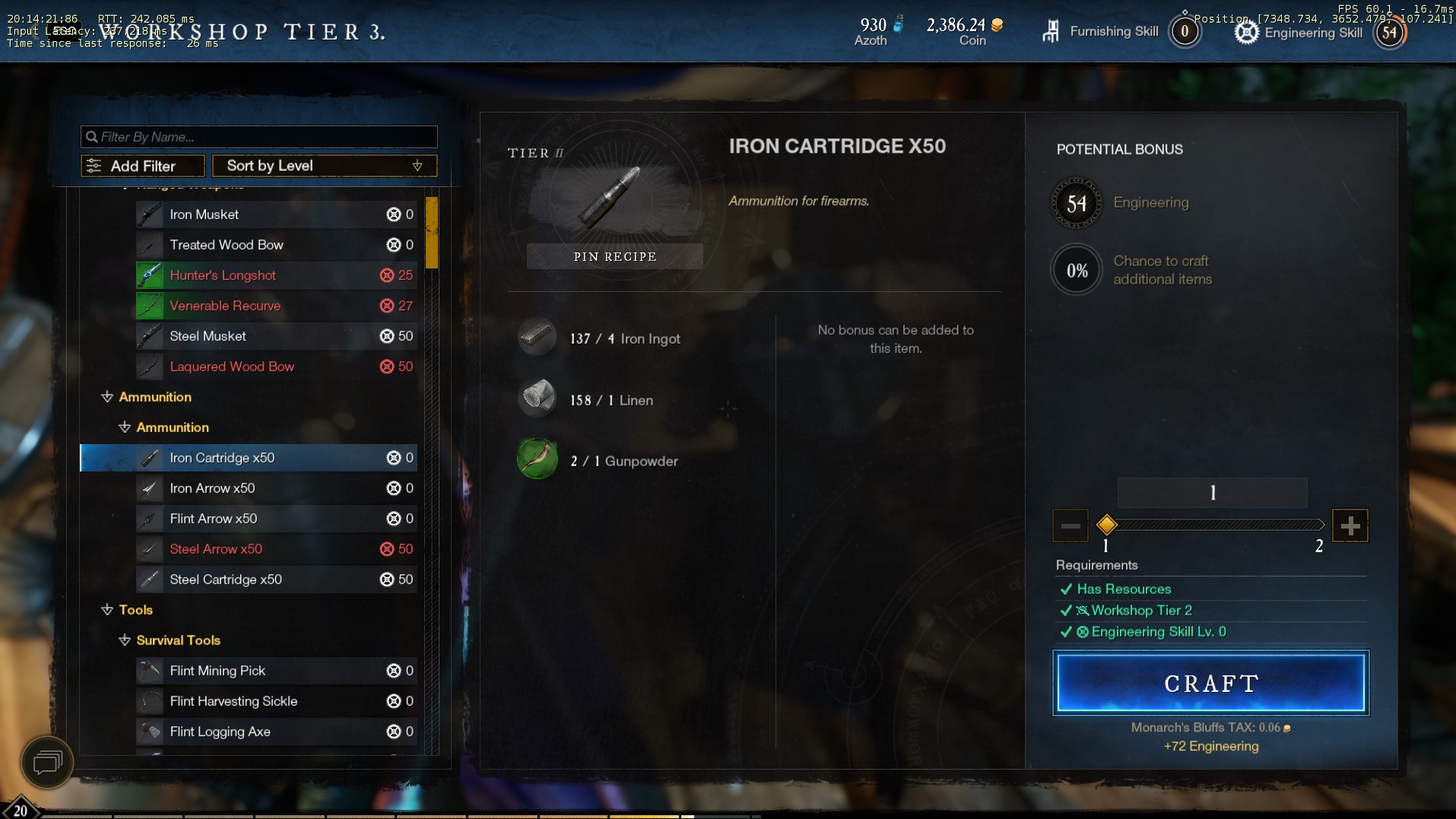Open the Sort by Level dropdown
The height and width of the screenshot is (819, 1456).
click(x=325, y=166)
